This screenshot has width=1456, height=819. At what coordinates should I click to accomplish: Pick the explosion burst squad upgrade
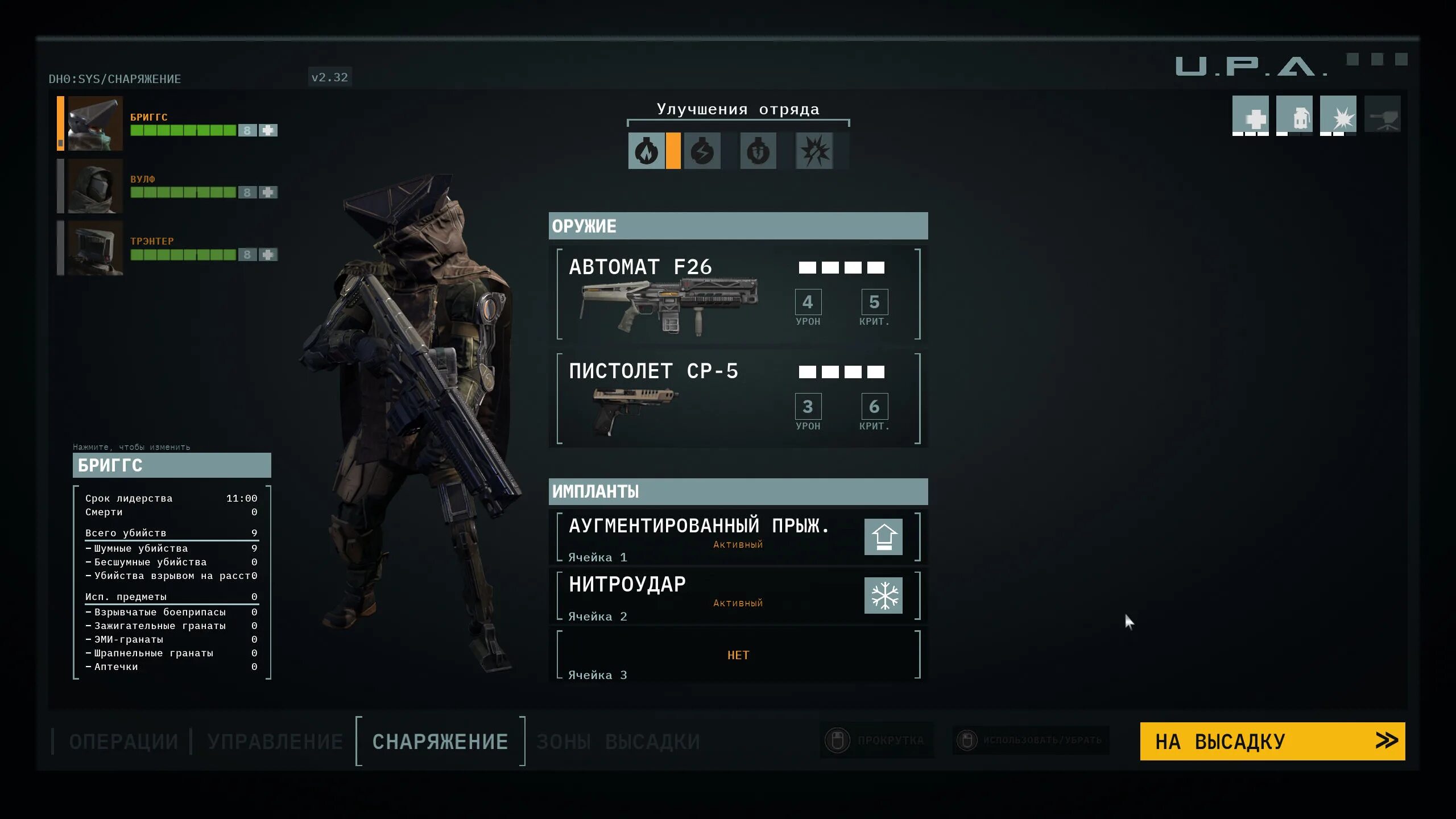pos(814,151)
